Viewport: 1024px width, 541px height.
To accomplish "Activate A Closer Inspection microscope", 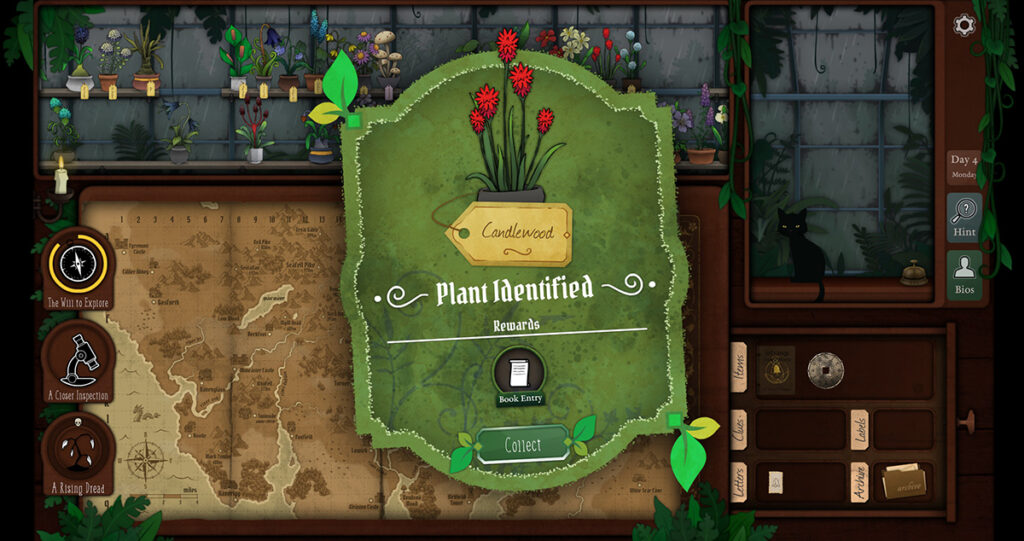I will (78, 360).
